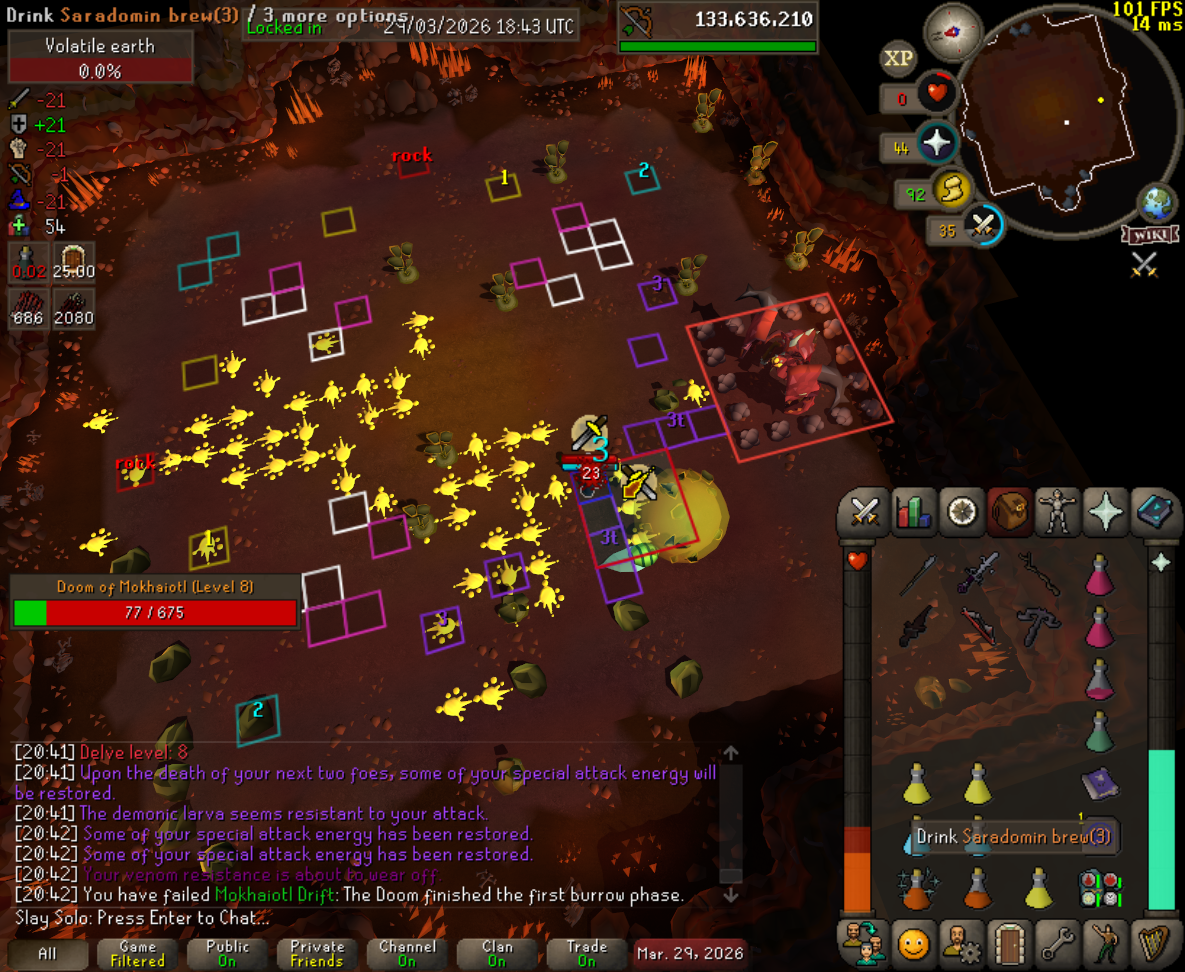Screen dimensions: 1185x972
Task: Drink the green potion in inventory
Action: (x=1099, y=733)
